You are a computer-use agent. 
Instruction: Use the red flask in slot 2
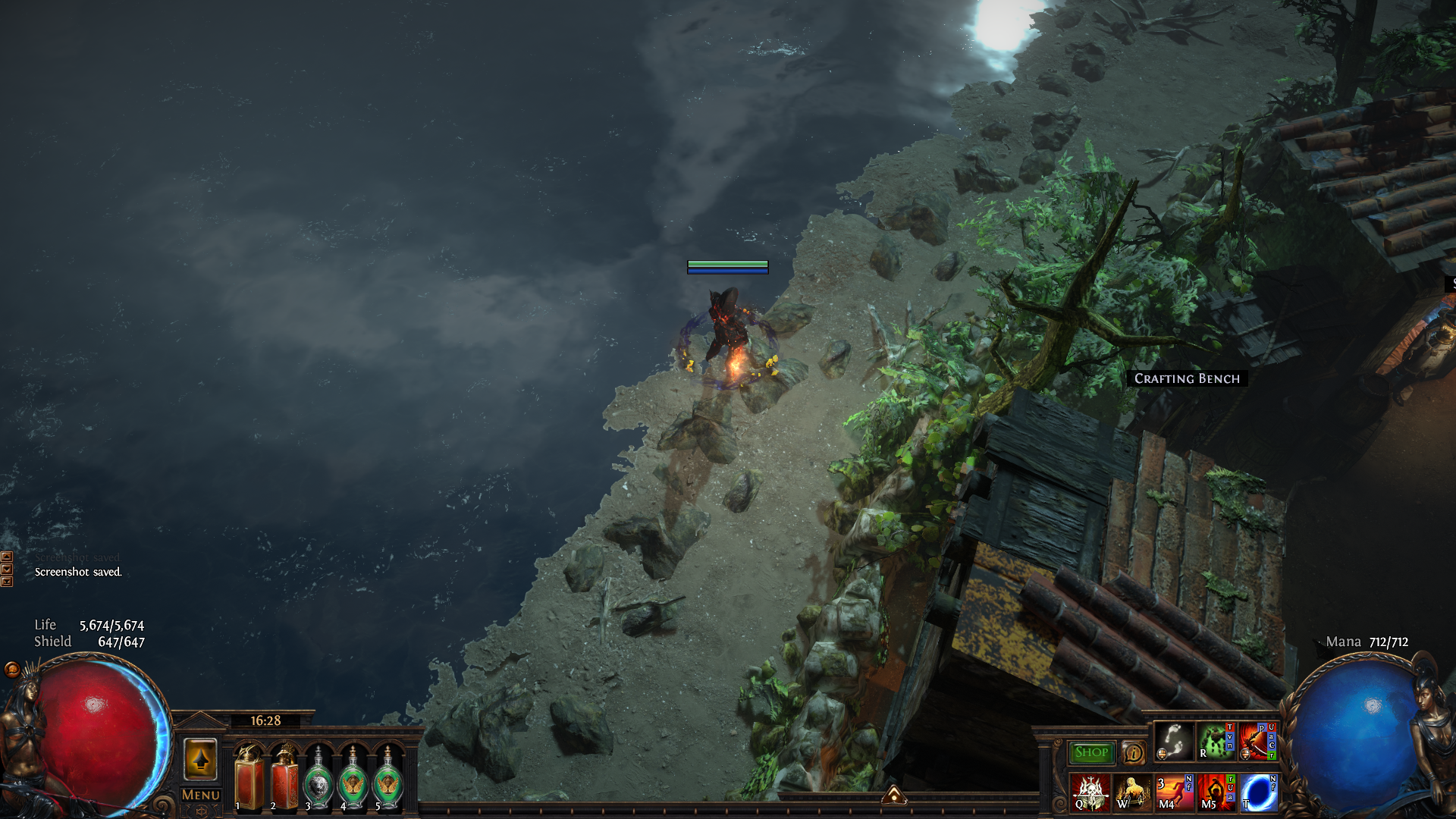click(x=284, y=777)
